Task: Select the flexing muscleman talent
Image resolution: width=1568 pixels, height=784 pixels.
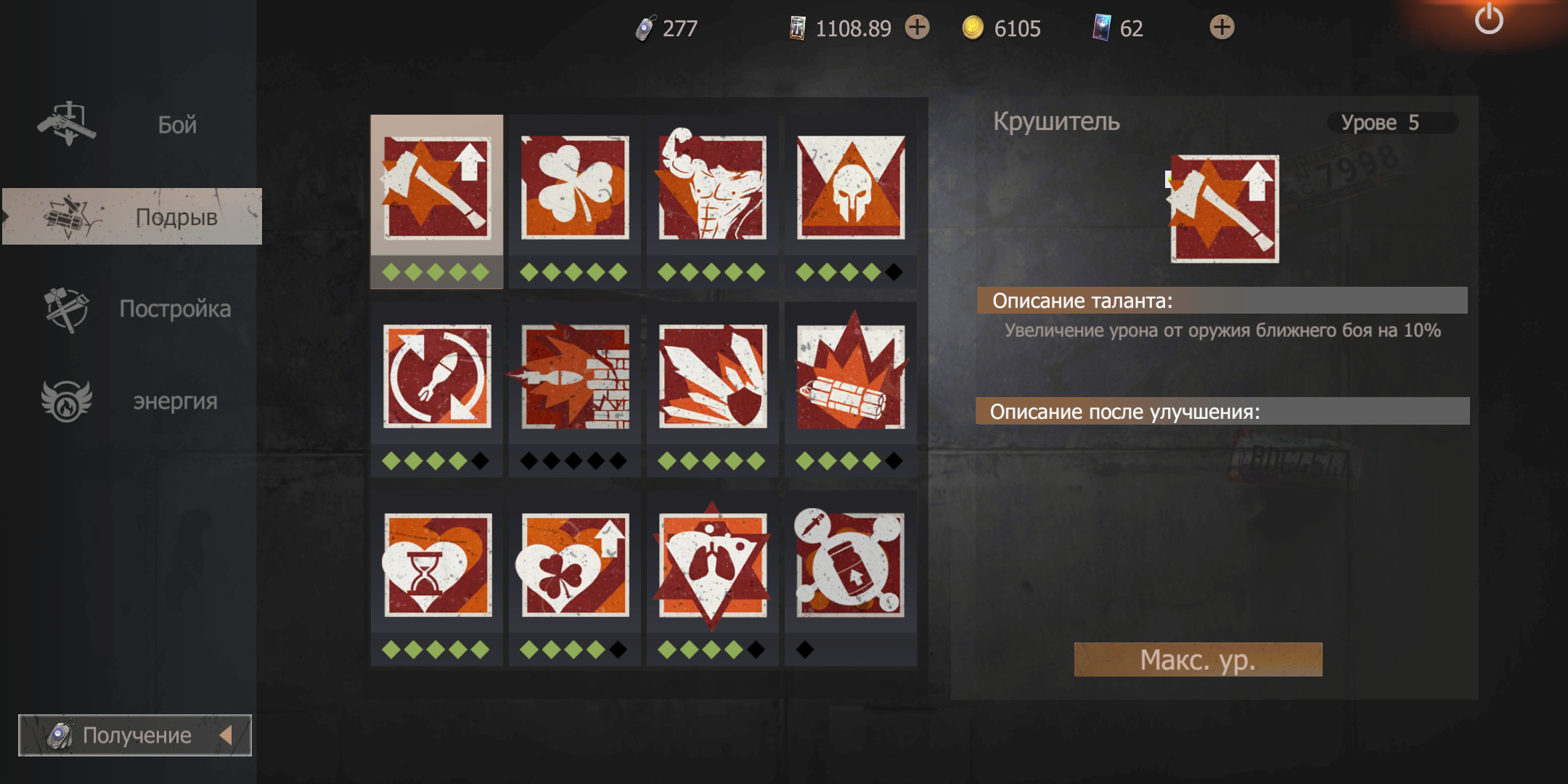Action: [x=713, y=189]
